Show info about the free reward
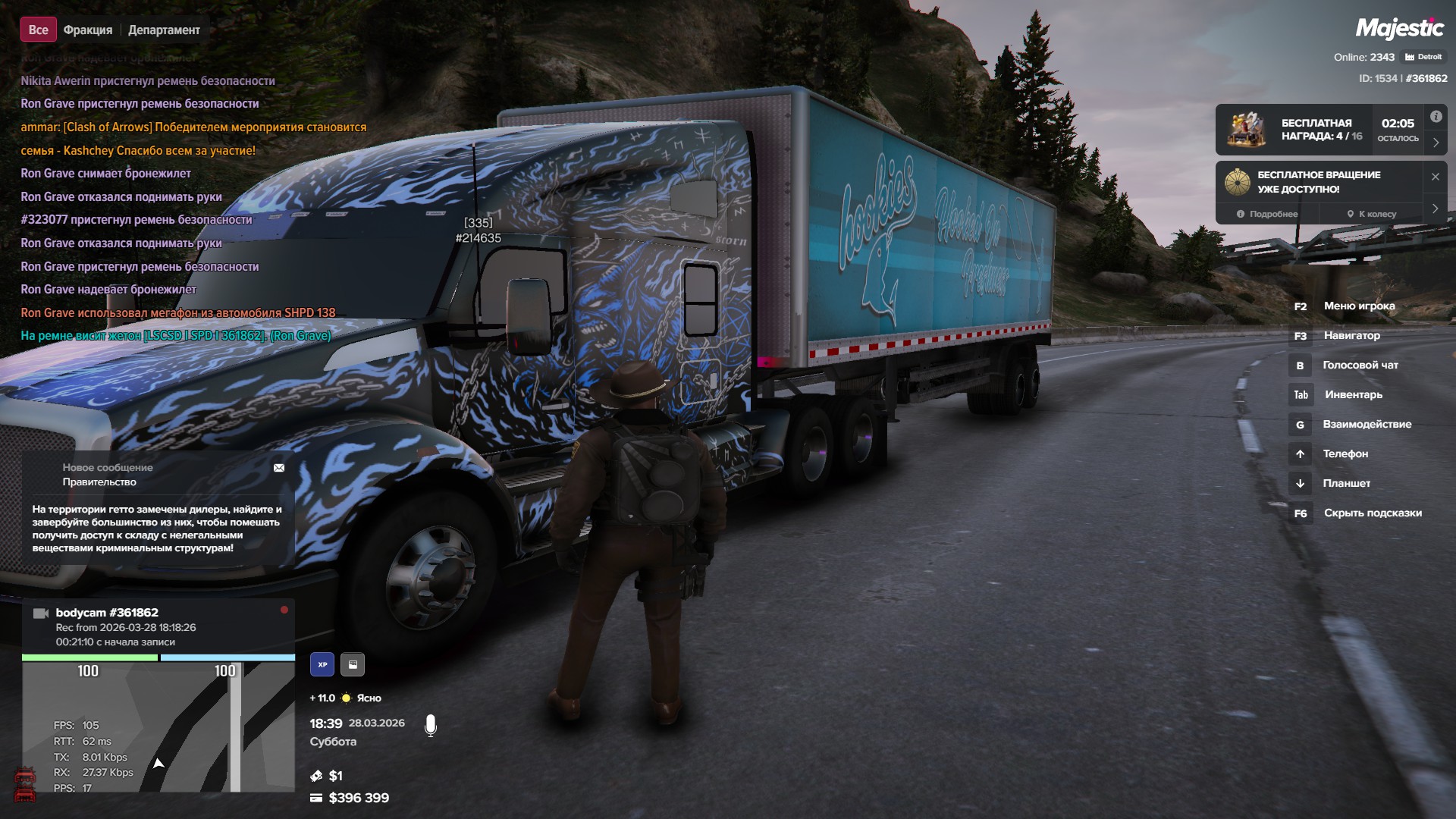This screenshot has height=819, width=1456. point(1436,117)
